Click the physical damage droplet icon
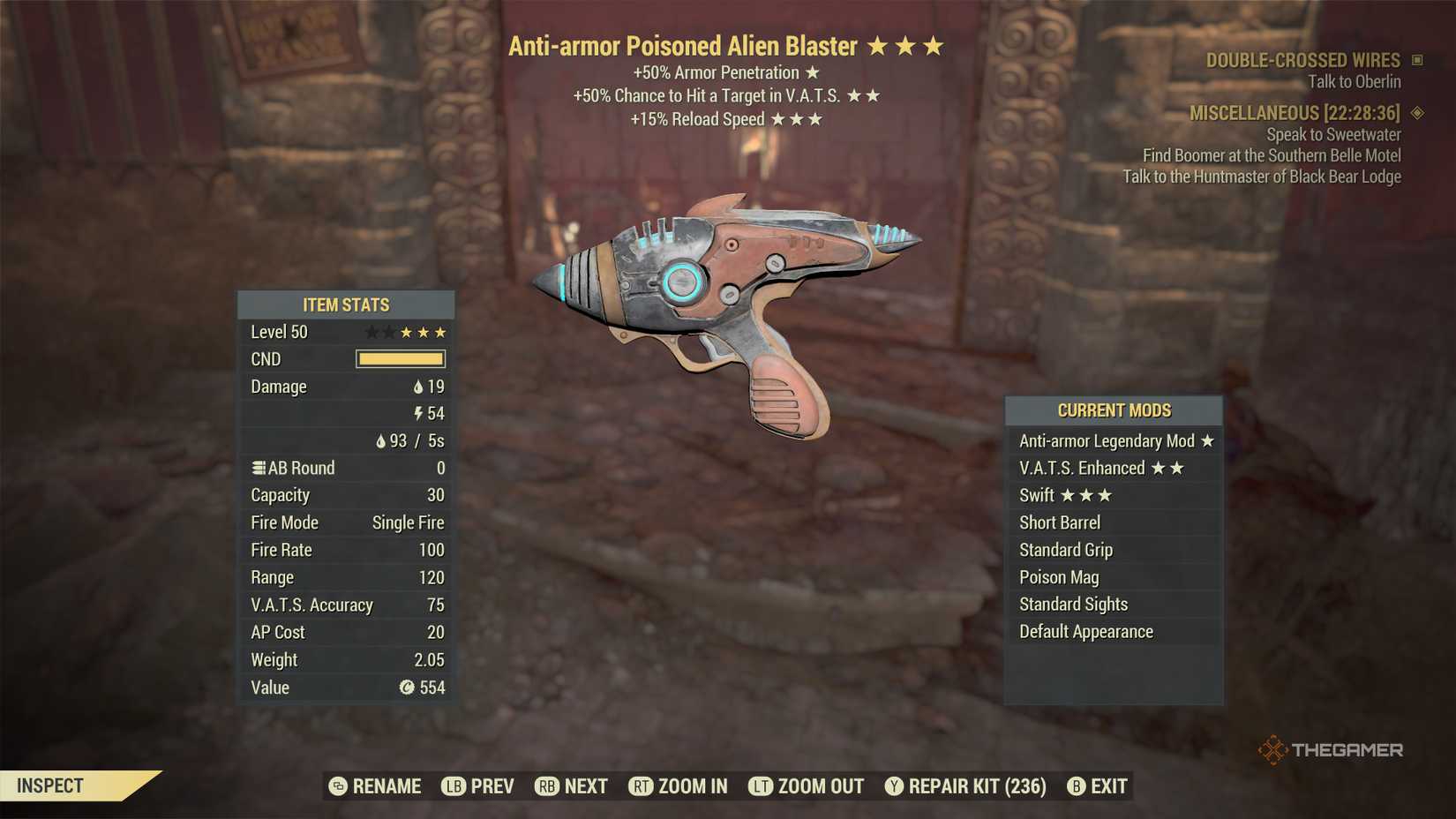This screenshot has height=819, width=1456. tap(418, 387)
